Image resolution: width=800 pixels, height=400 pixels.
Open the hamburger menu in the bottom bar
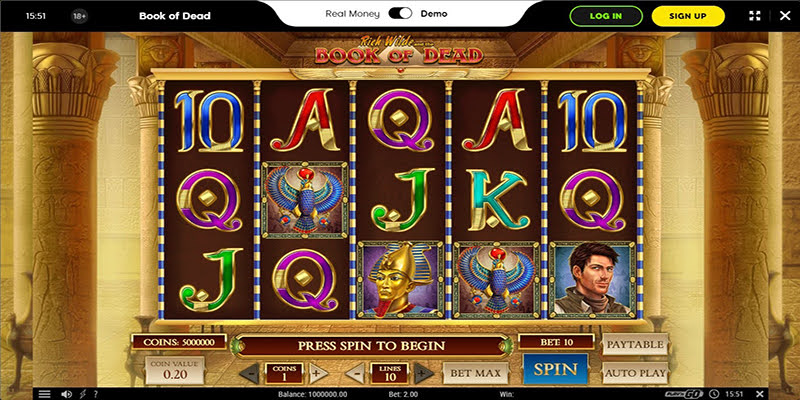44,394
